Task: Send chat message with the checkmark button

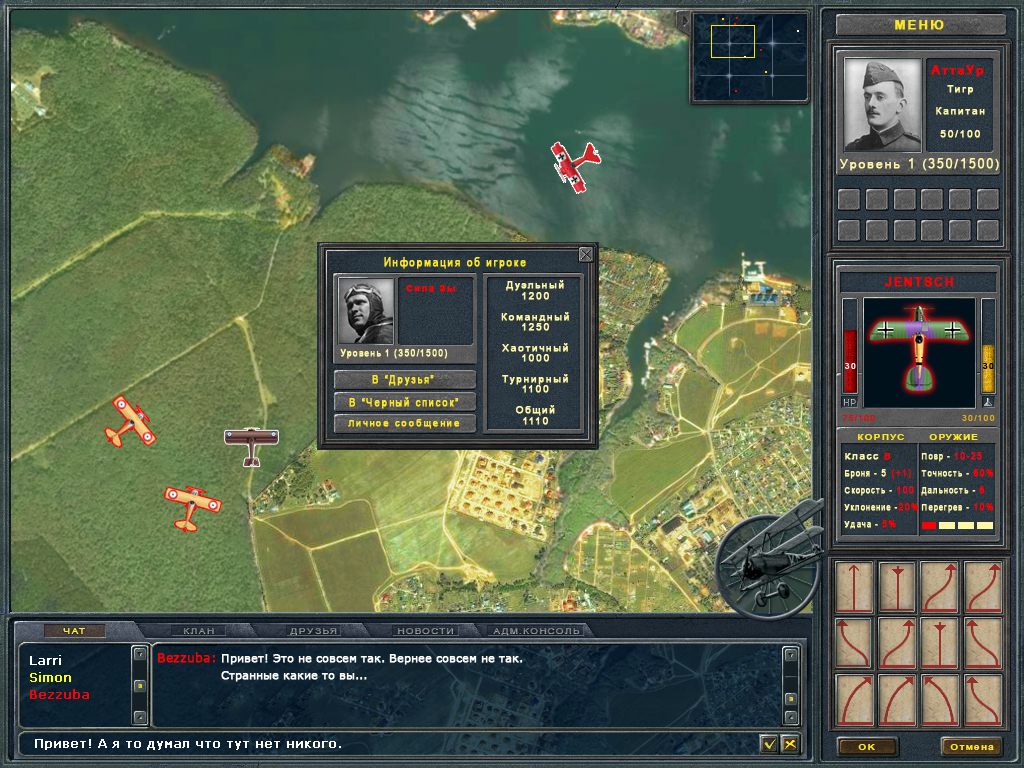Action: coord(768,744)
